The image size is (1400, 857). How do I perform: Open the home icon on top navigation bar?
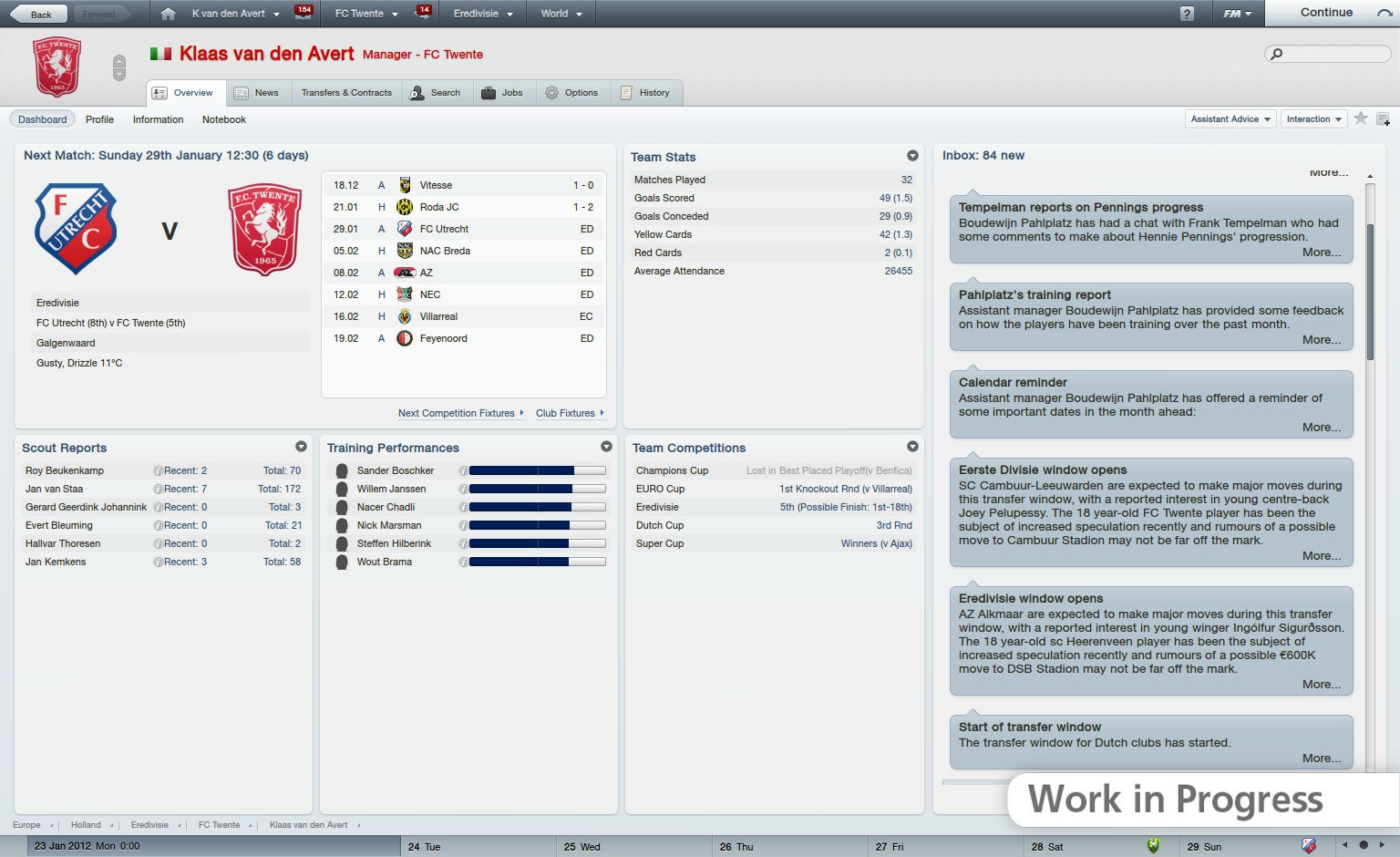(167, 13)
